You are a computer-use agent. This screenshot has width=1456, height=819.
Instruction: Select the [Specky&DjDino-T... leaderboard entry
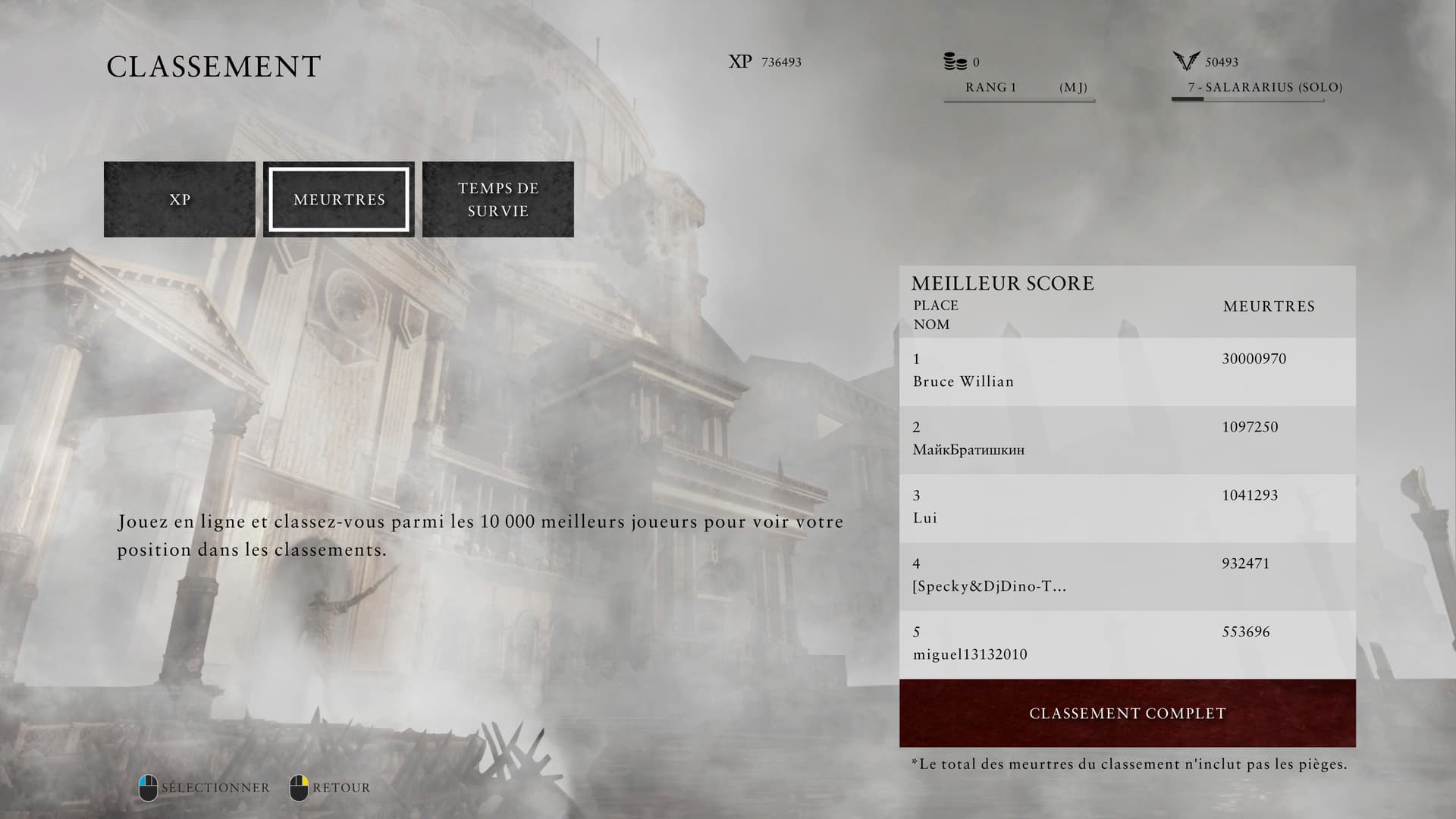(1127, 576)
